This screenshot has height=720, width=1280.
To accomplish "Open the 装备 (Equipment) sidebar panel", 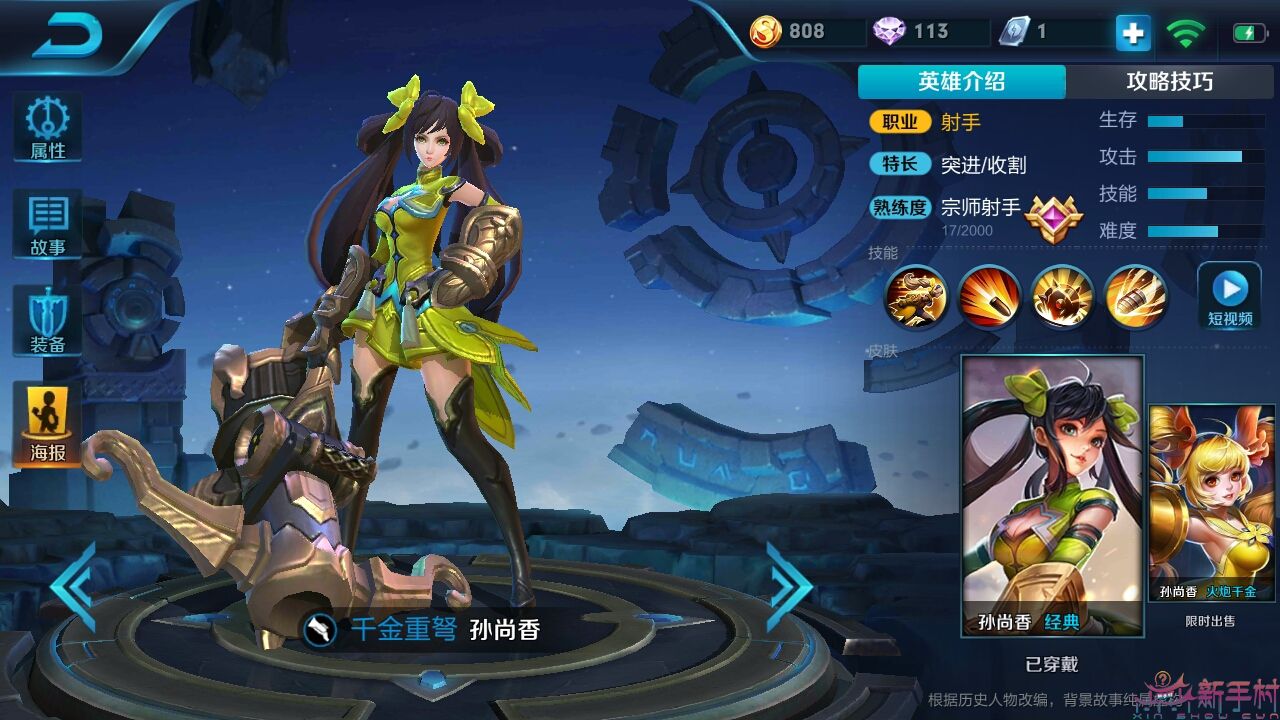I will (47, 320).
